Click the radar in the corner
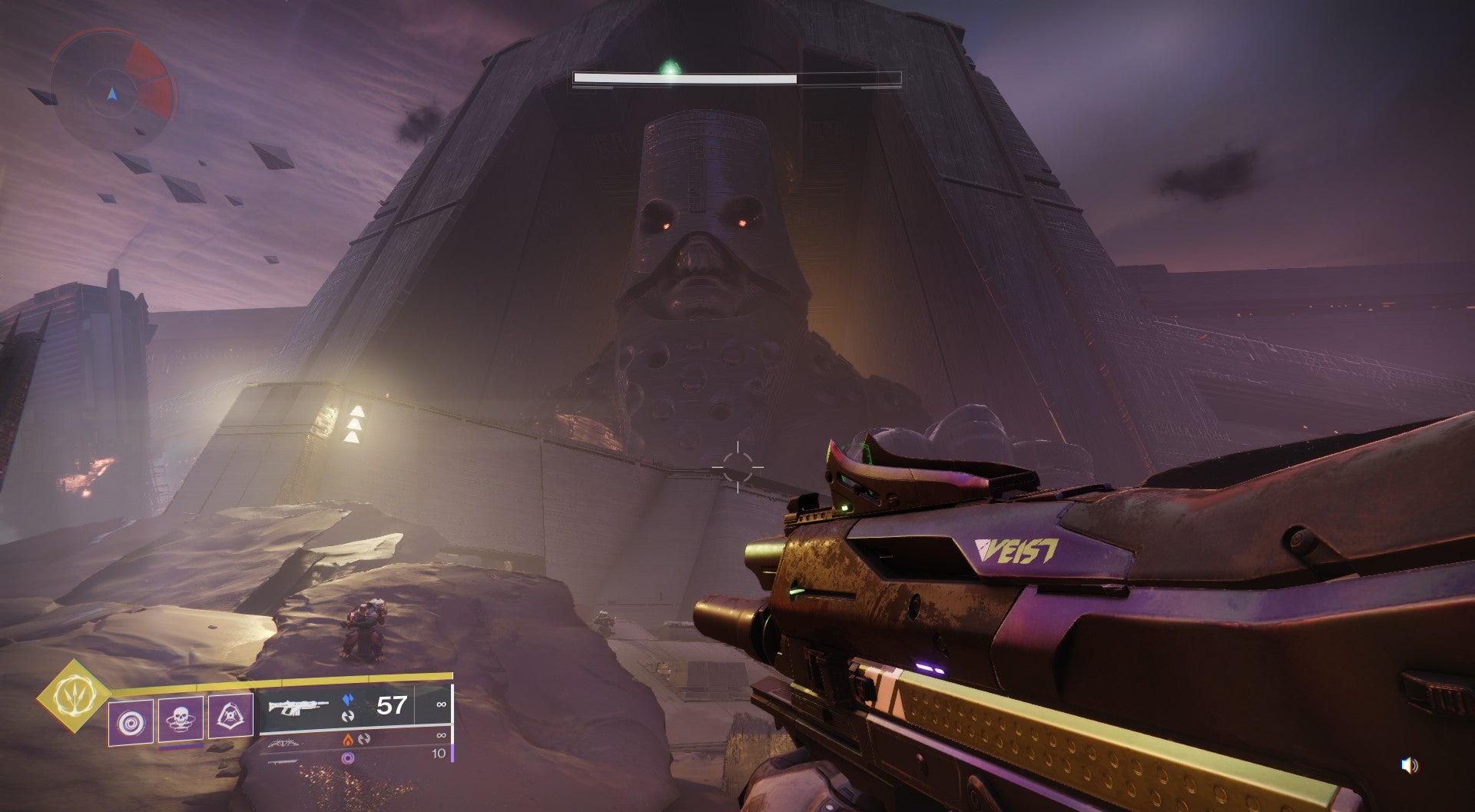The height and width of the screenshot is (812, 1475). point(113,94)
